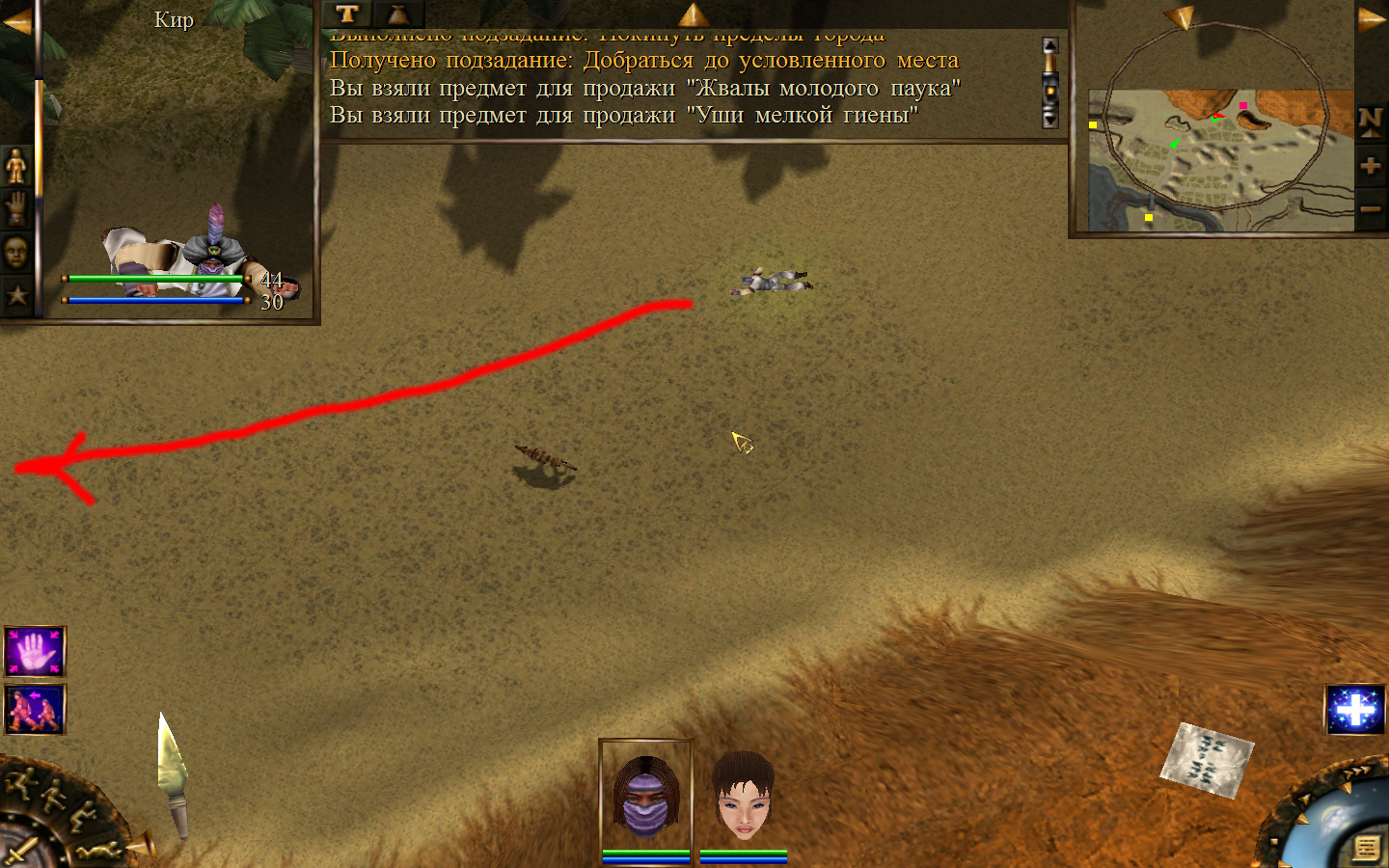
Task: Click the message log scroll-up arrow
Action: (x=1050, y=46)
